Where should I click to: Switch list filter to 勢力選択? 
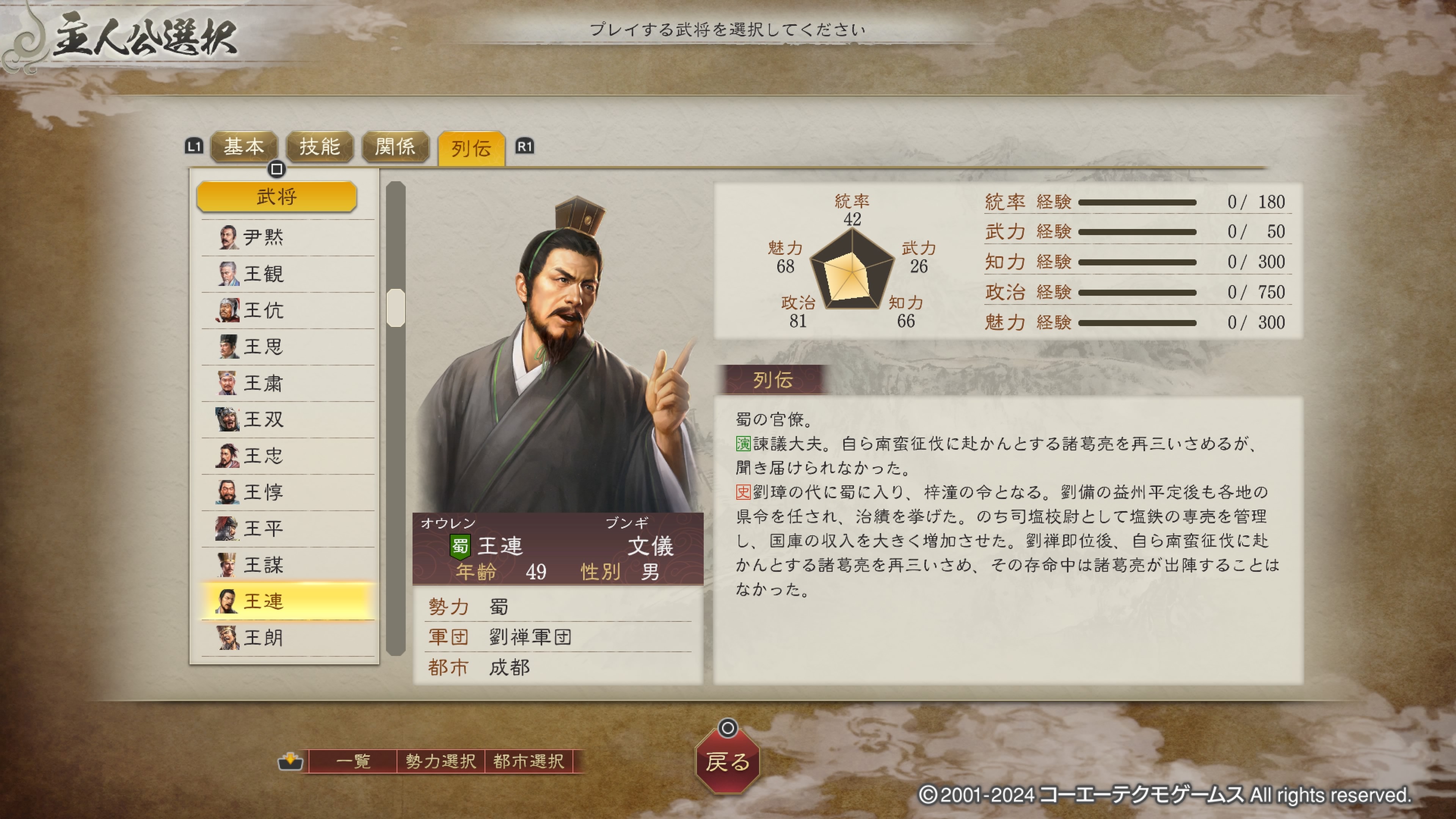(440, 761)
